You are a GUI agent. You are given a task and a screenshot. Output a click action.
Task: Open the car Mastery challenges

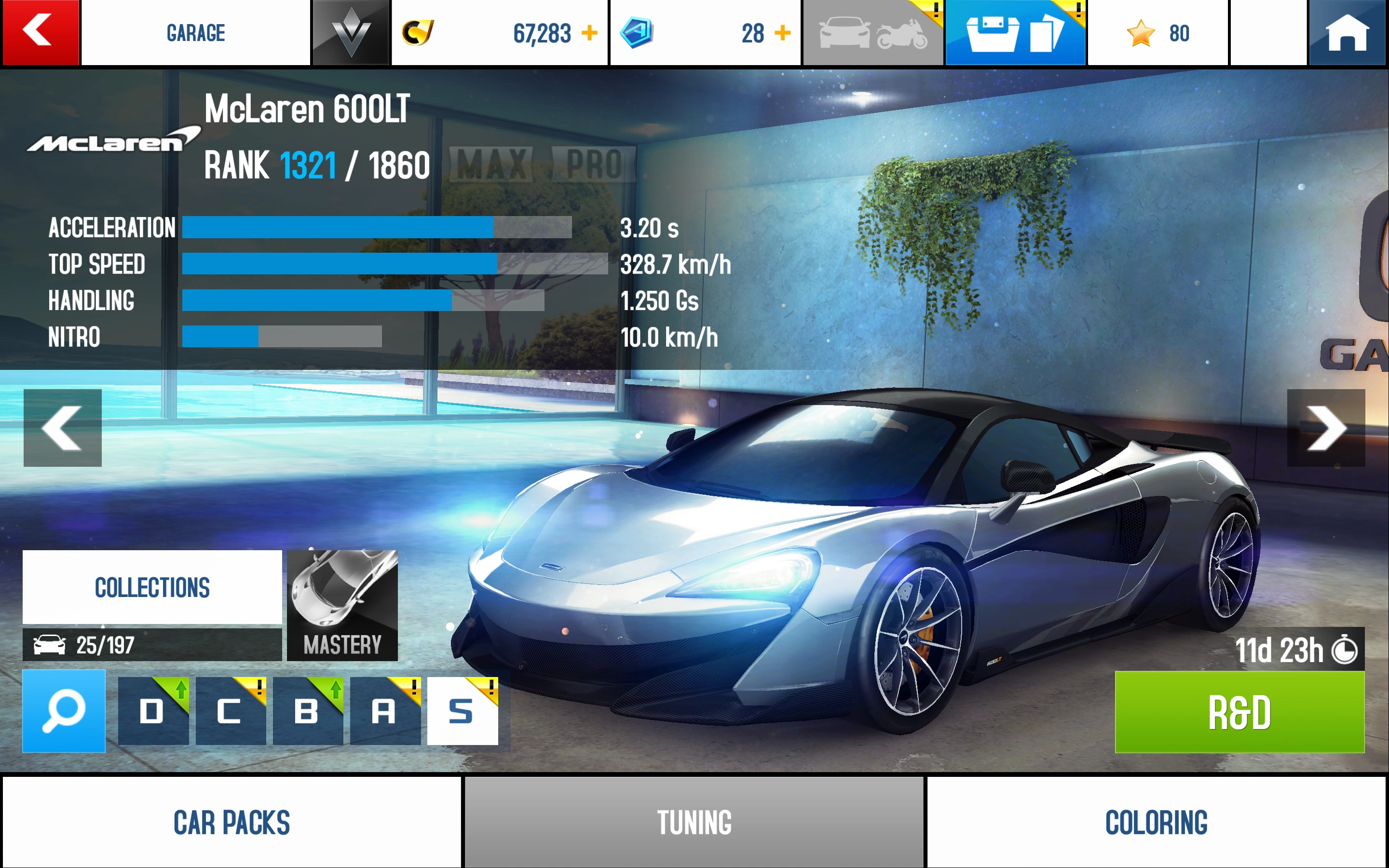[x=342, y=605]
